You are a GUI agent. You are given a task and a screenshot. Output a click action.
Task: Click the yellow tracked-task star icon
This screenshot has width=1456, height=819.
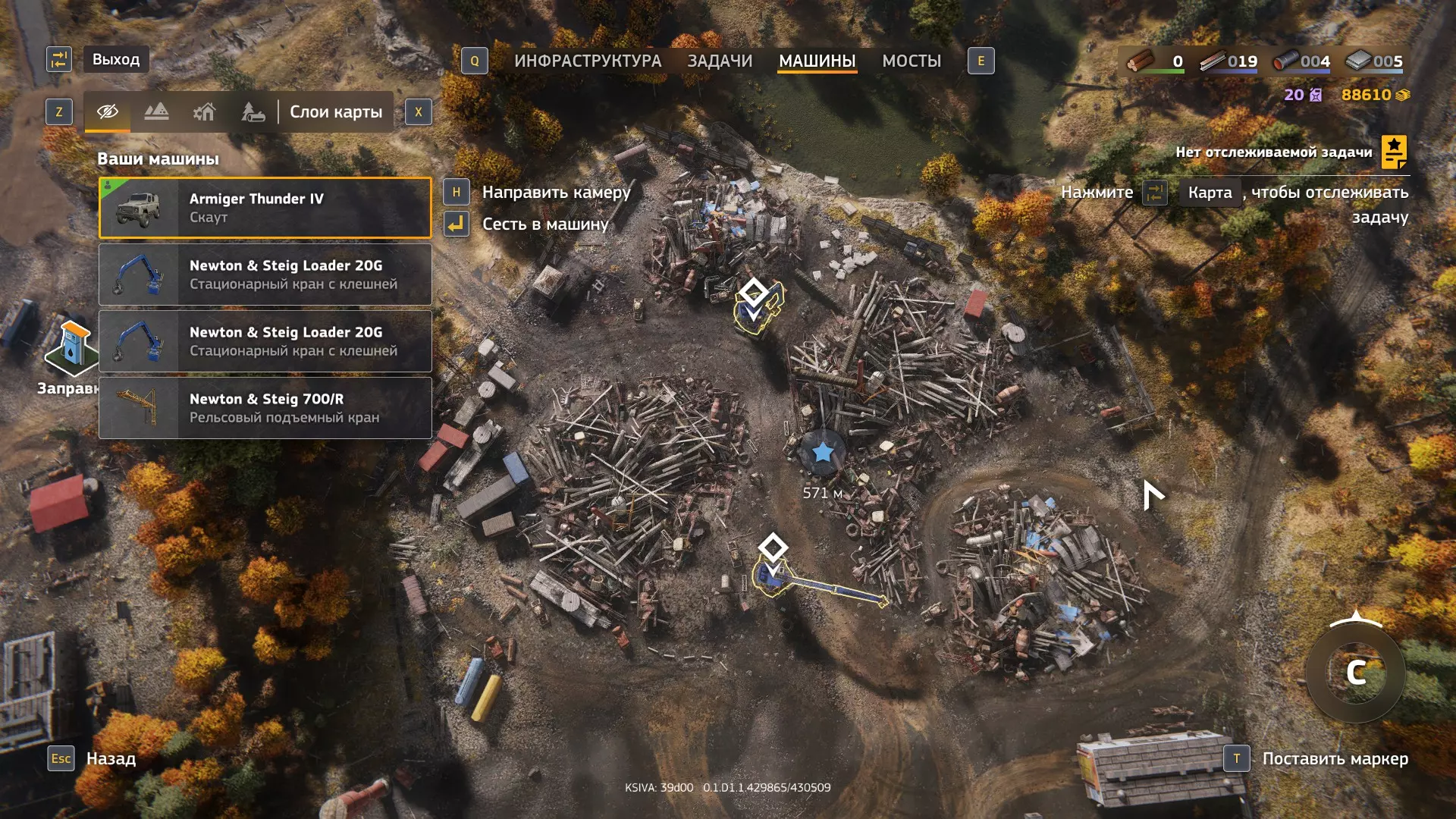1394,152
